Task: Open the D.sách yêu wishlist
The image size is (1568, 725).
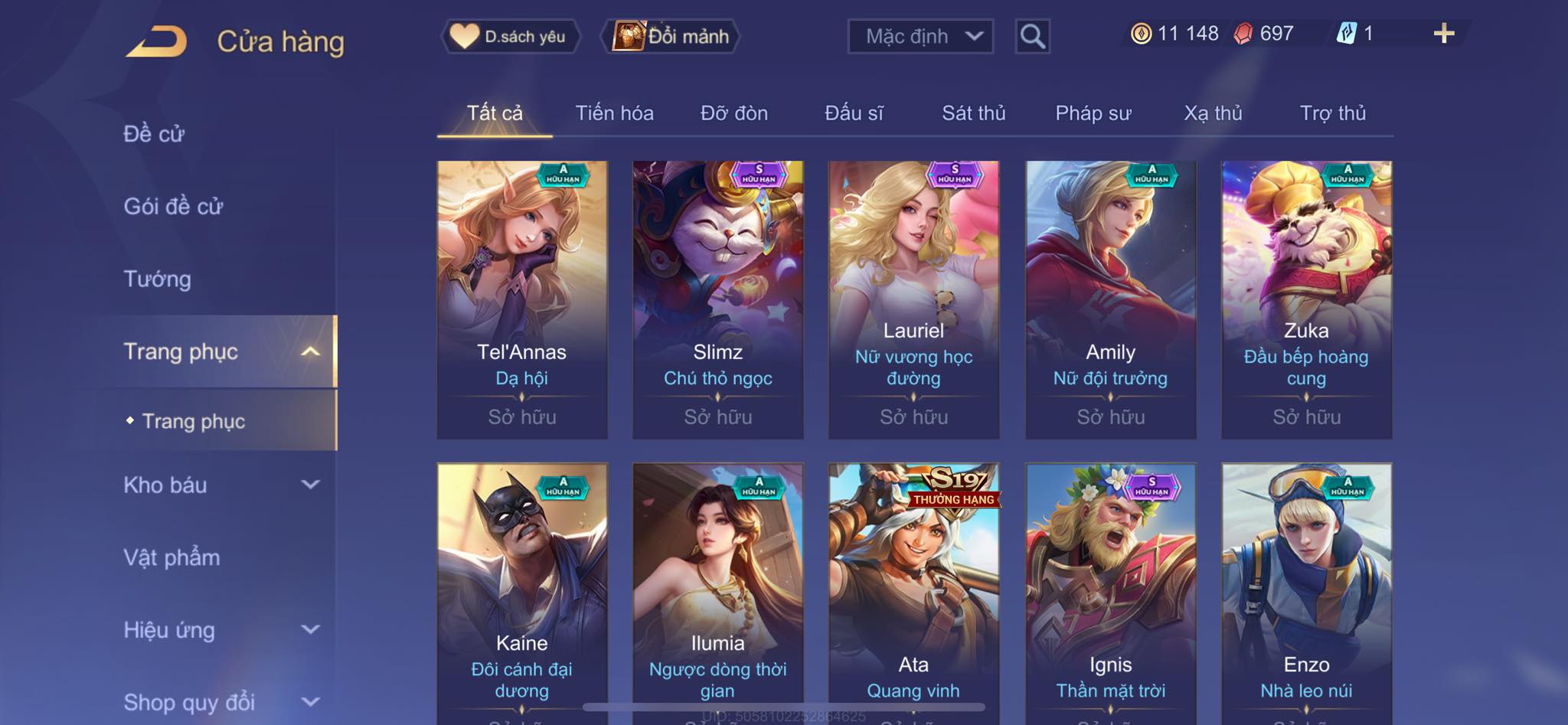Action: click(x=510, y=36)
